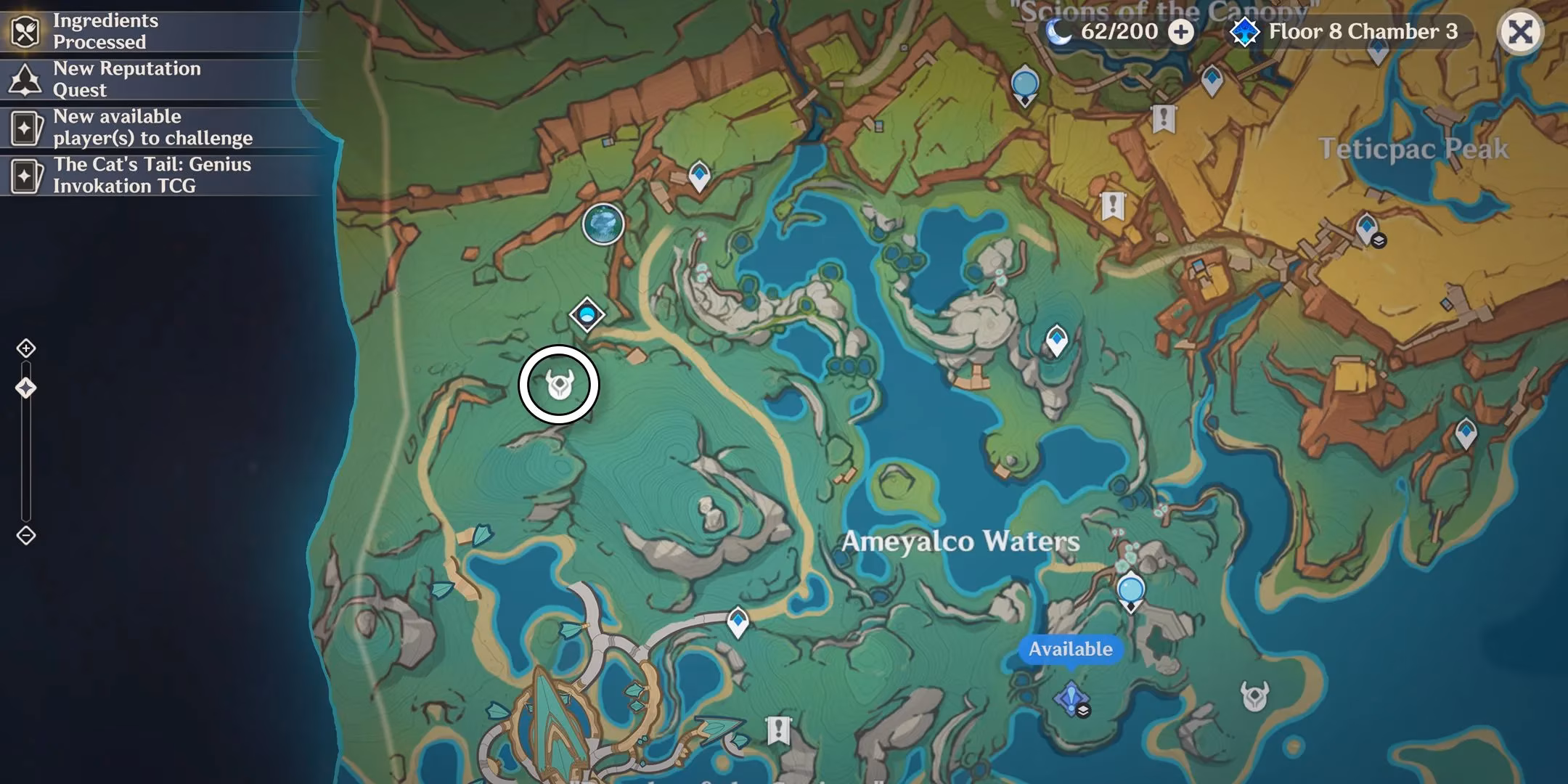
Task: Close the map screen with the X
Action: (x=1522, y=32)
